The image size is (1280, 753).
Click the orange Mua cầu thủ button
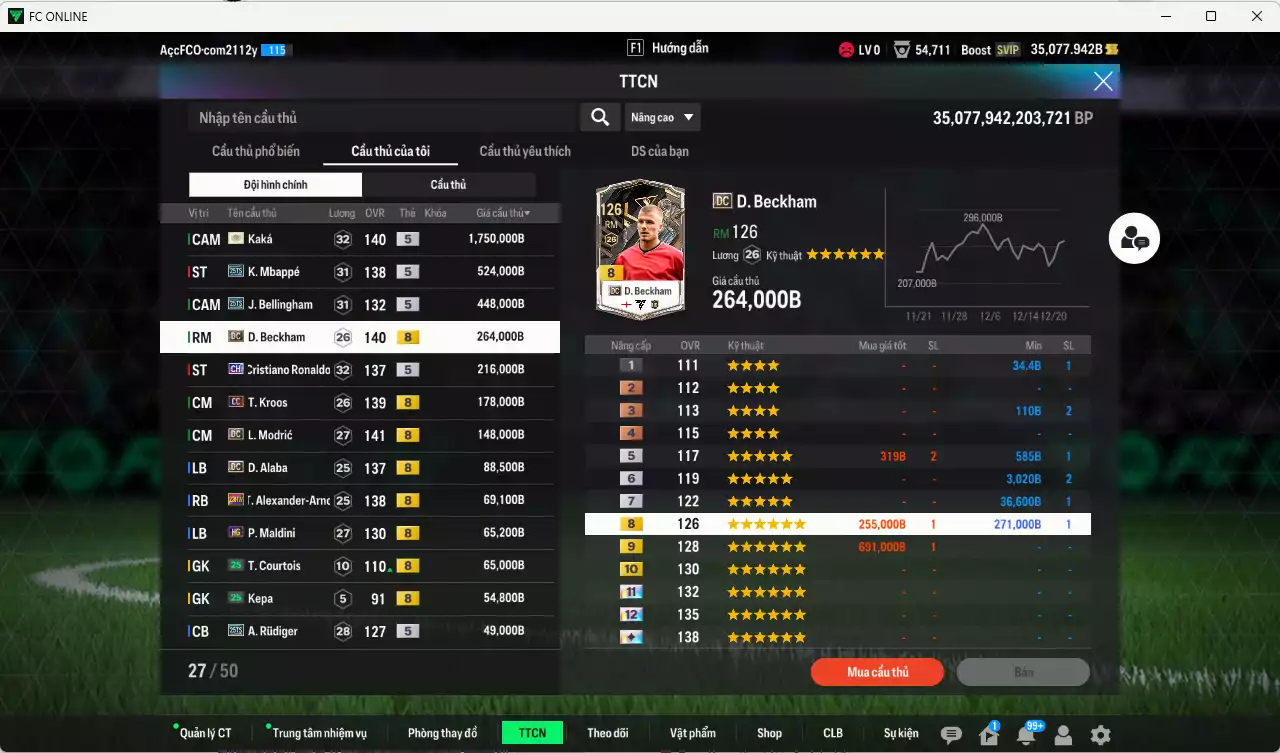[877, 671]
